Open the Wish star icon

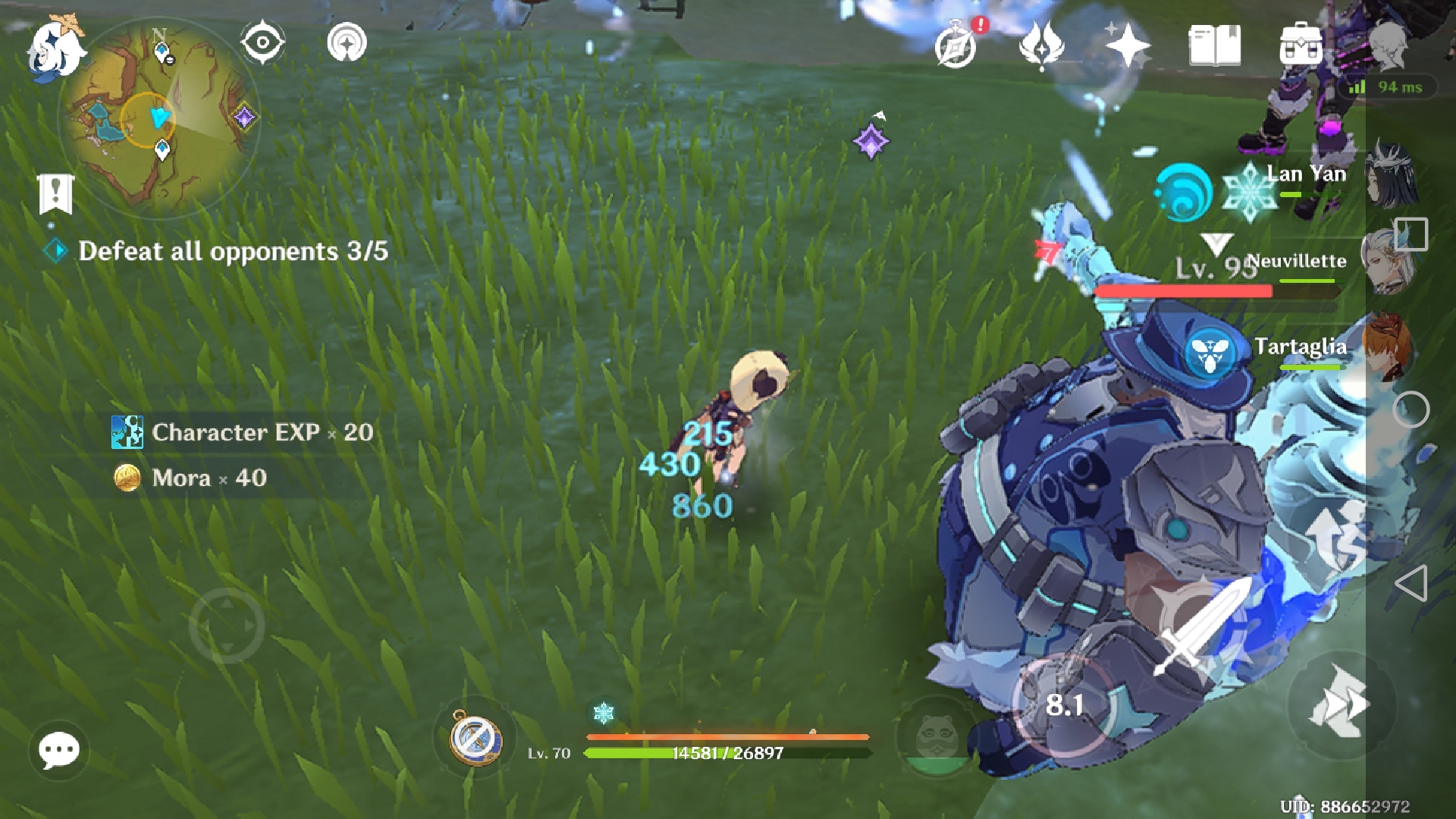pyautogui.click(x=1129, y=45)
